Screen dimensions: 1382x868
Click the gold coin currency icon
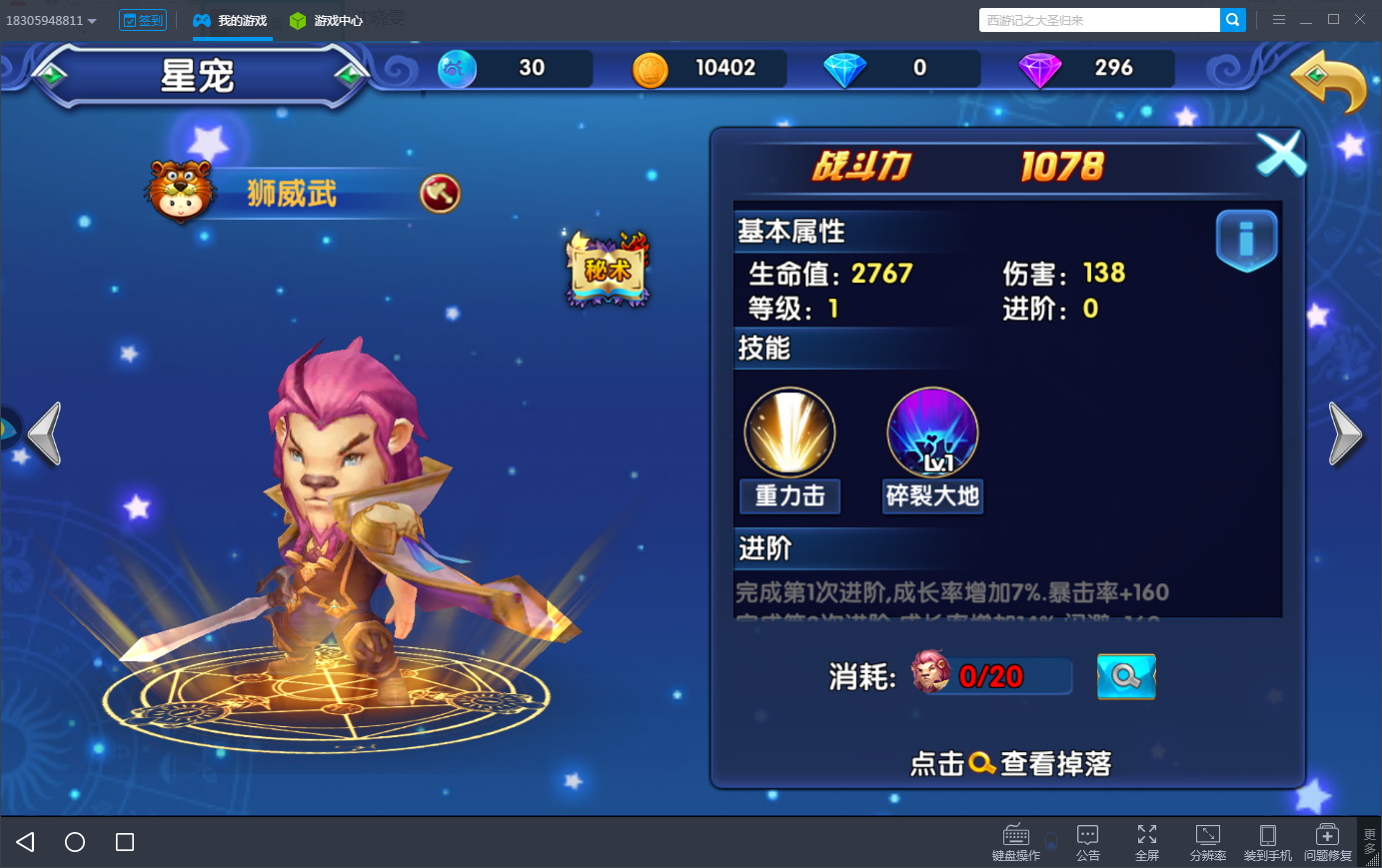pyautogui.click(x=651, y=69)
